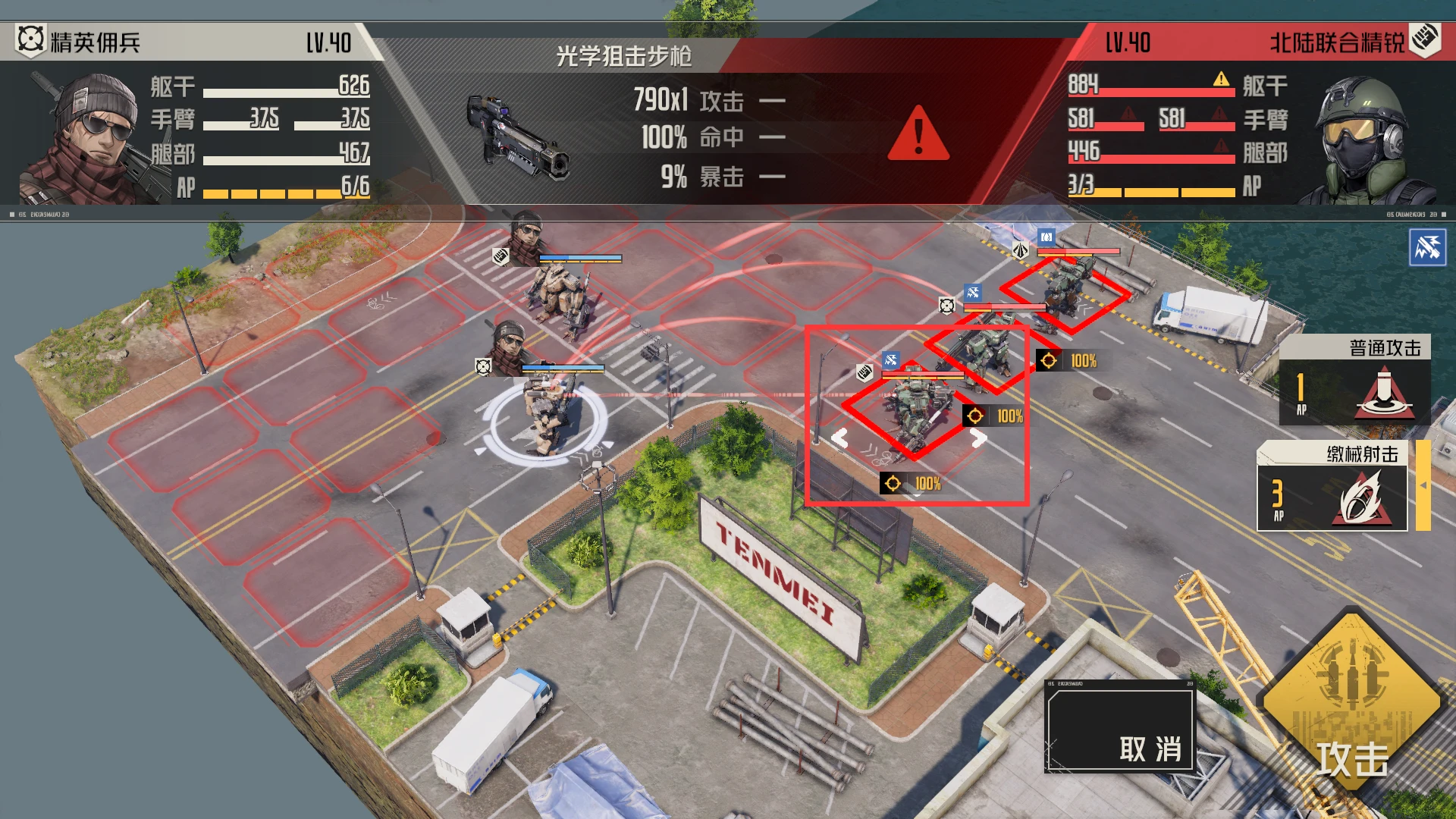Select the 光学狙击步枪 weapon image
The width and height of the screenshot is (1456, 819).
coord(518,138)
